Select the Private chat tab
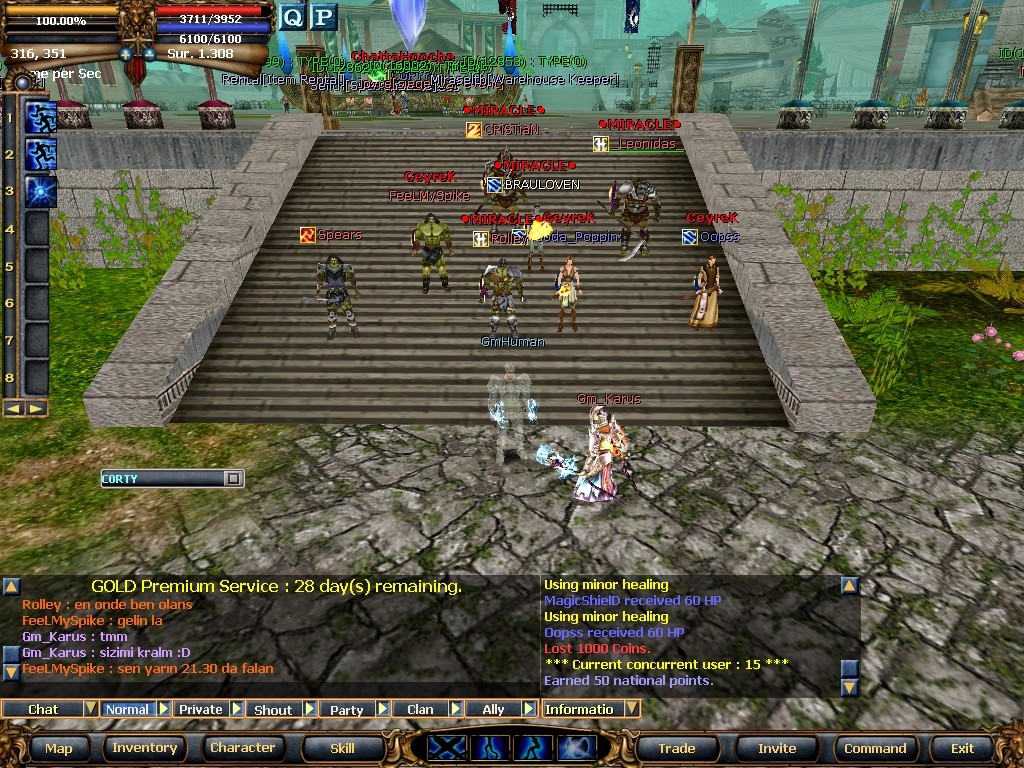This screenshot has width=1024, height=768. 201,709
